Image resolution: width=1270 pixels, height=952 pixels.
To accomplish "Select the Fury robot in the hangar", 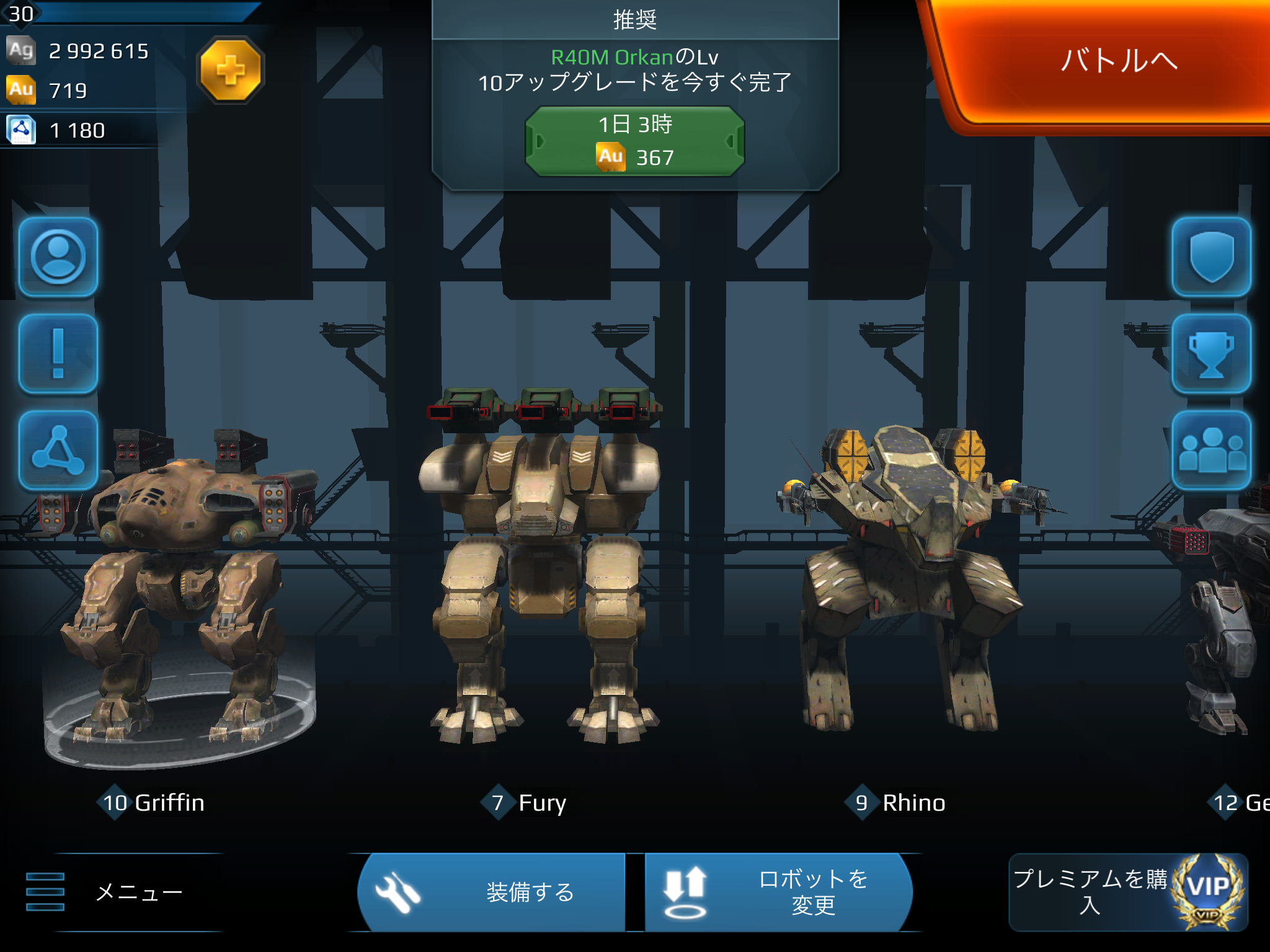I will (x=540, y=570).
